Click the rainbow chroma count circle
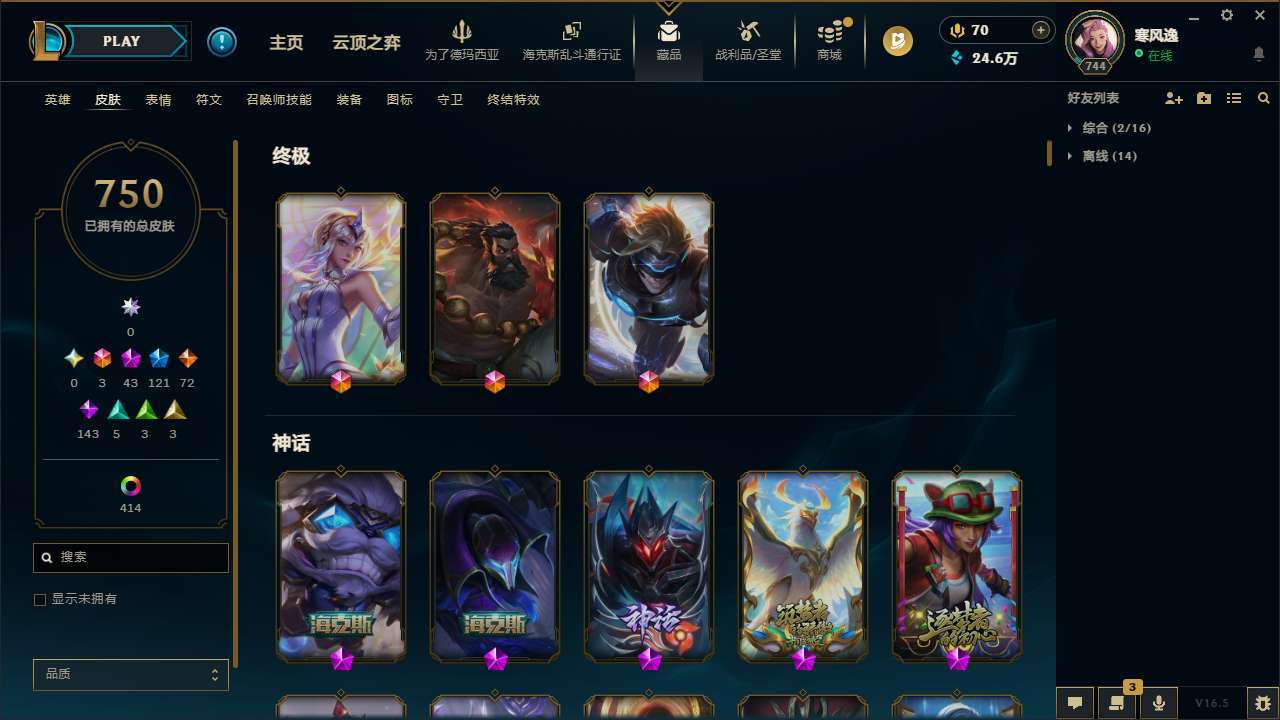Screen dimensions: 1280x720 pyautogui.click(x=130, y=487)
